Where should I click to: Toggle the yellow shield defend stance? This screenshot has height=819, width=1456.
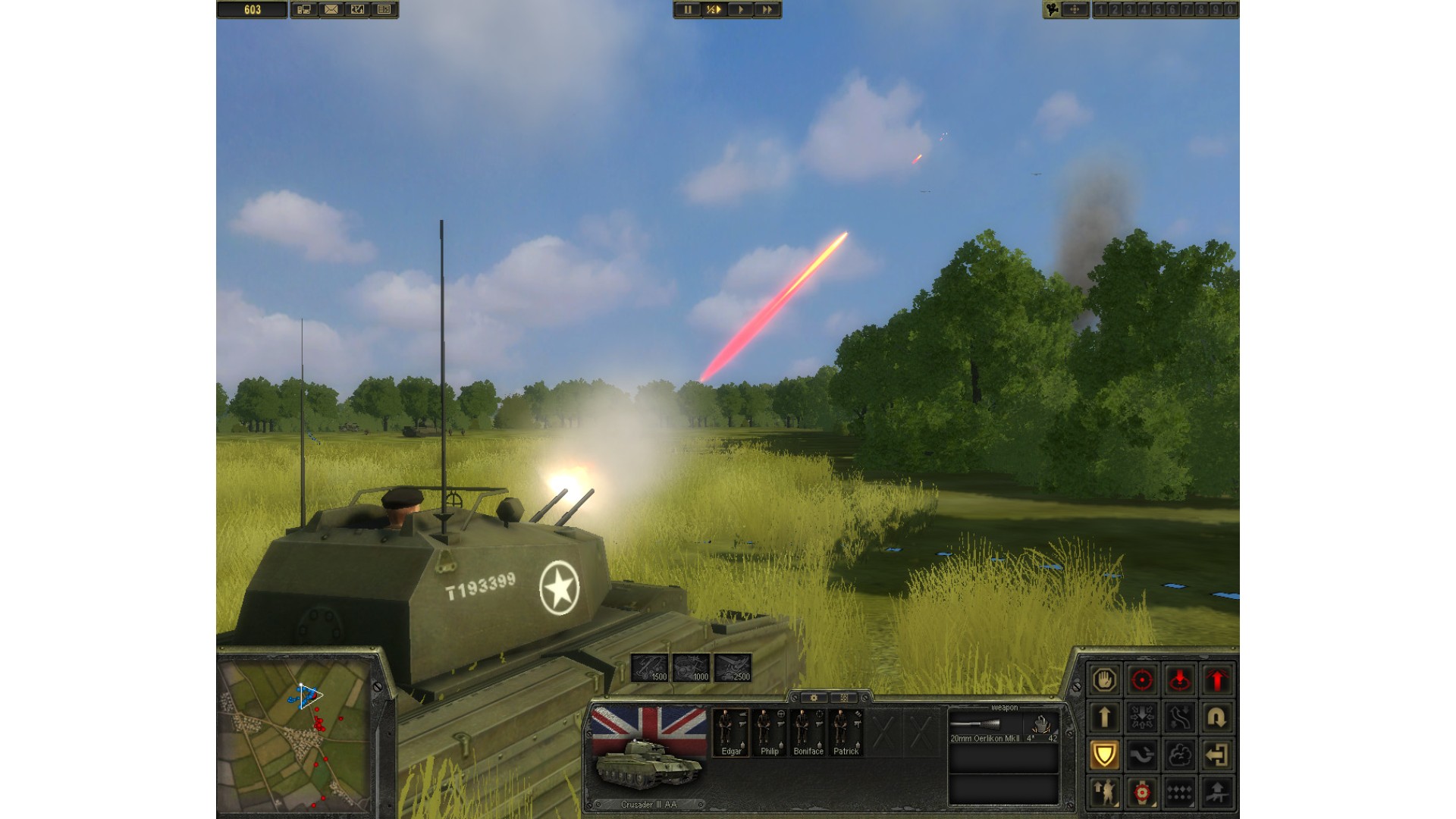[x=1104, y=755]
